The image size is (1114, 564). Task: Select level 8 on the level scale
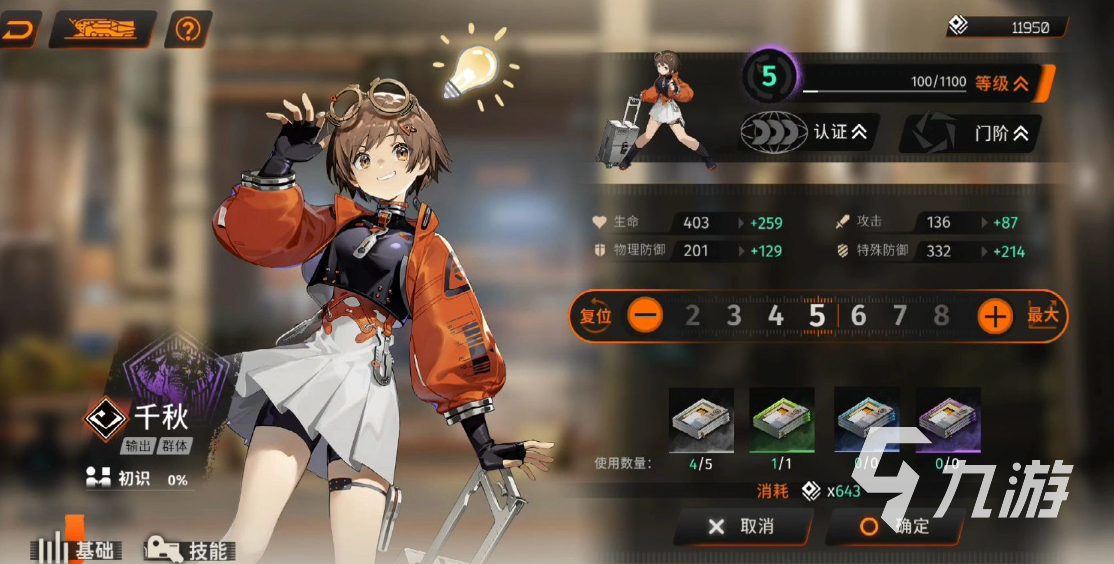(x=940, y=316)
